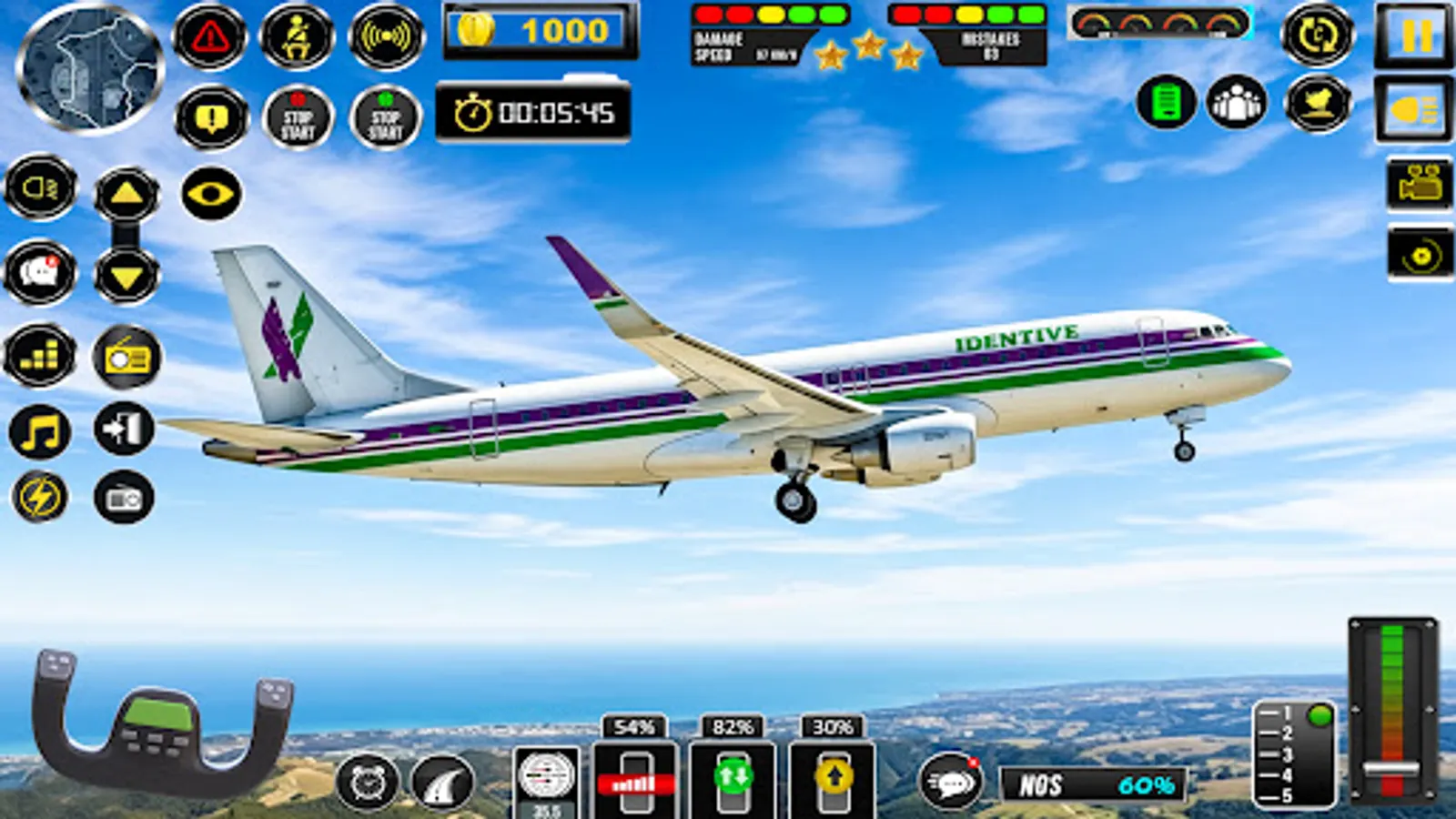Toggle the red STOP START engine switch
Image resolution: width=1456 pixels, height=819 pixels.
point(295,116)
